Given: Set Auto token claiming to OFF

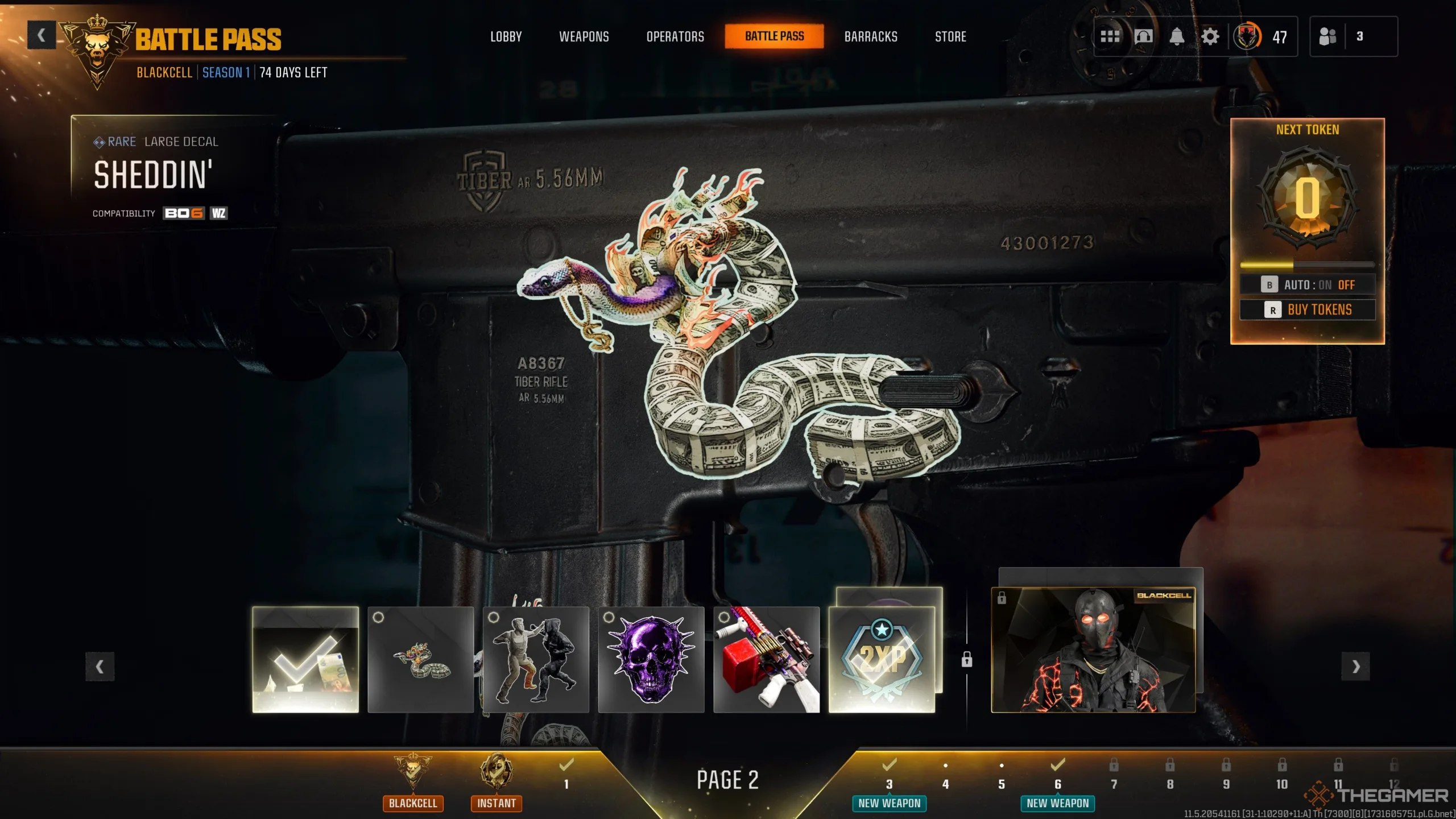Looking at the screenshot, I should (1347, 284).
